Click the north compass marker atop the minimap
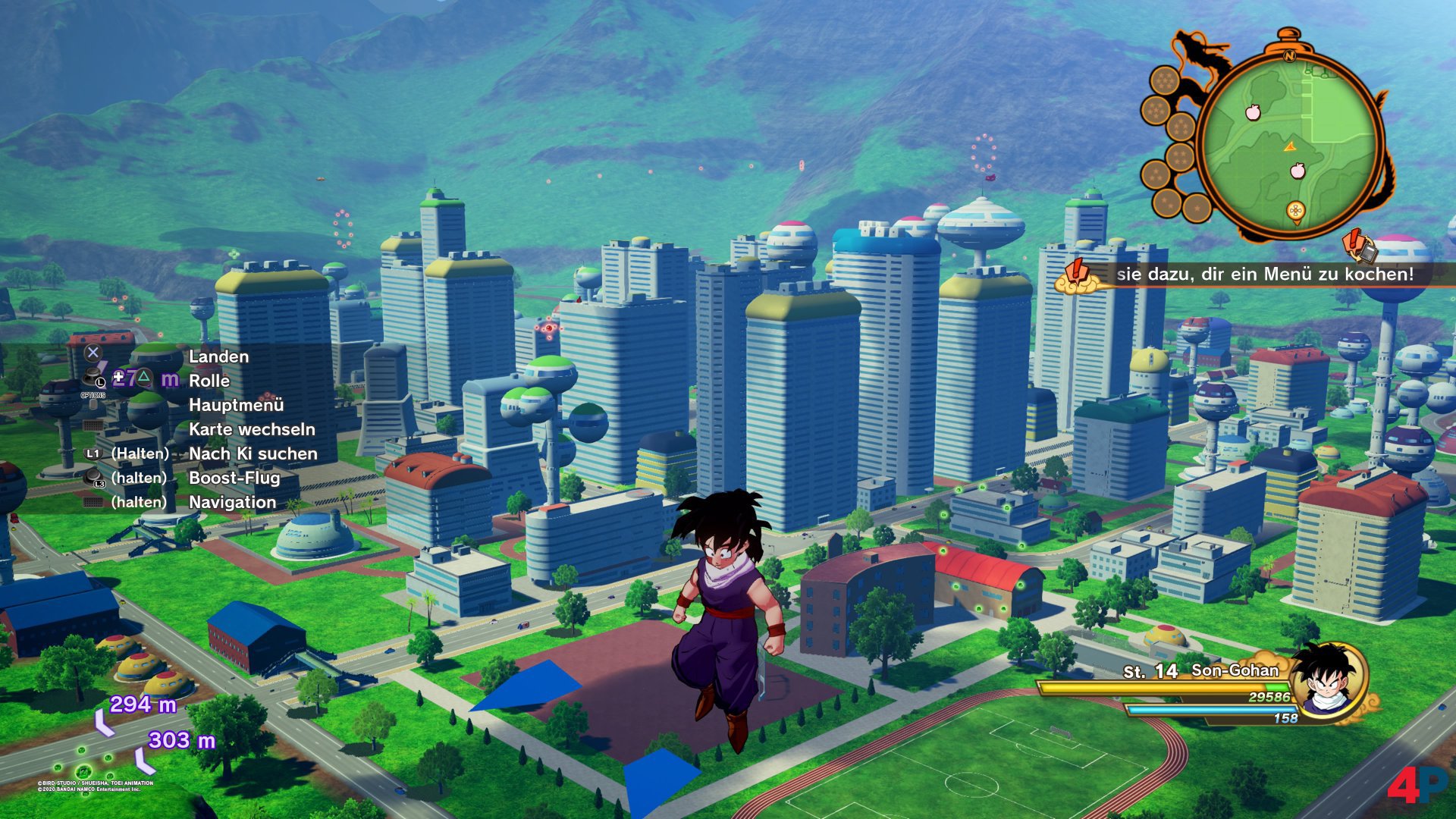Image resolution: width=1456 pixels, height=819 pixels. click(x=1289, y=55)
